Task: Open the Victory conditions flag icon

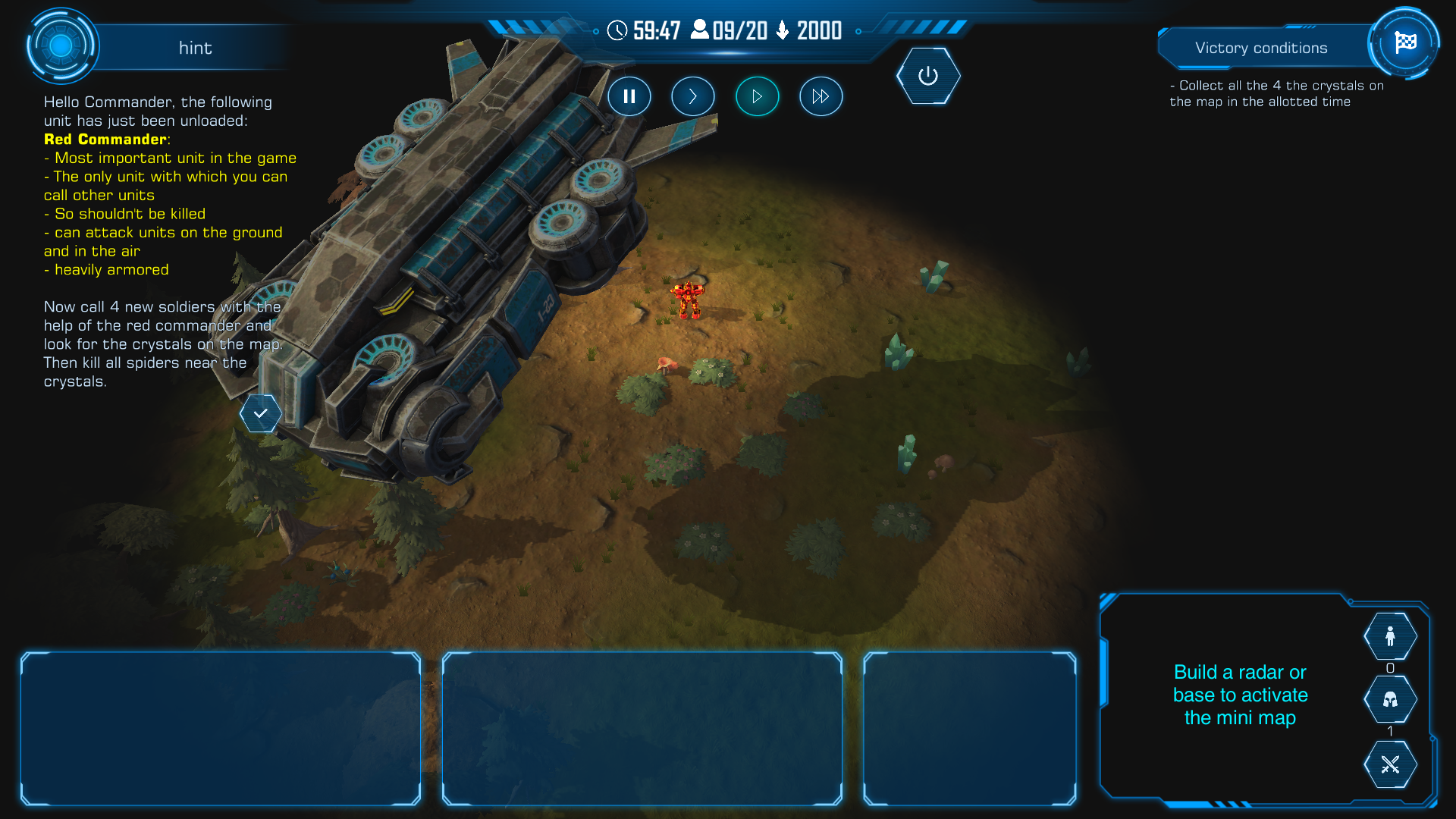Action: [x=1404, y=43]
